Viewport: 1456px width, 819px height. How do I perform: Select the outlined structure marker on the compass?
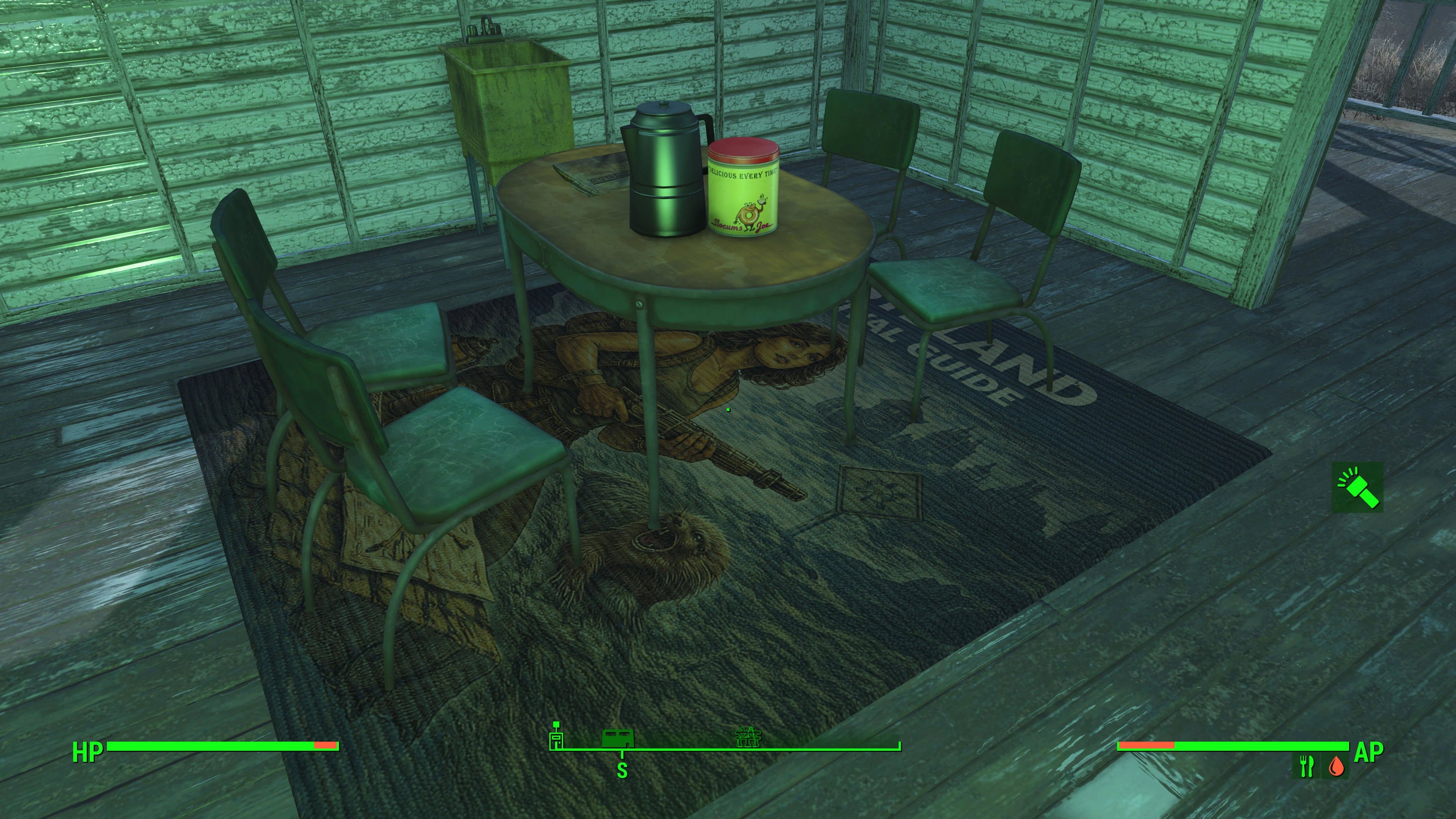tap(750, 737)
